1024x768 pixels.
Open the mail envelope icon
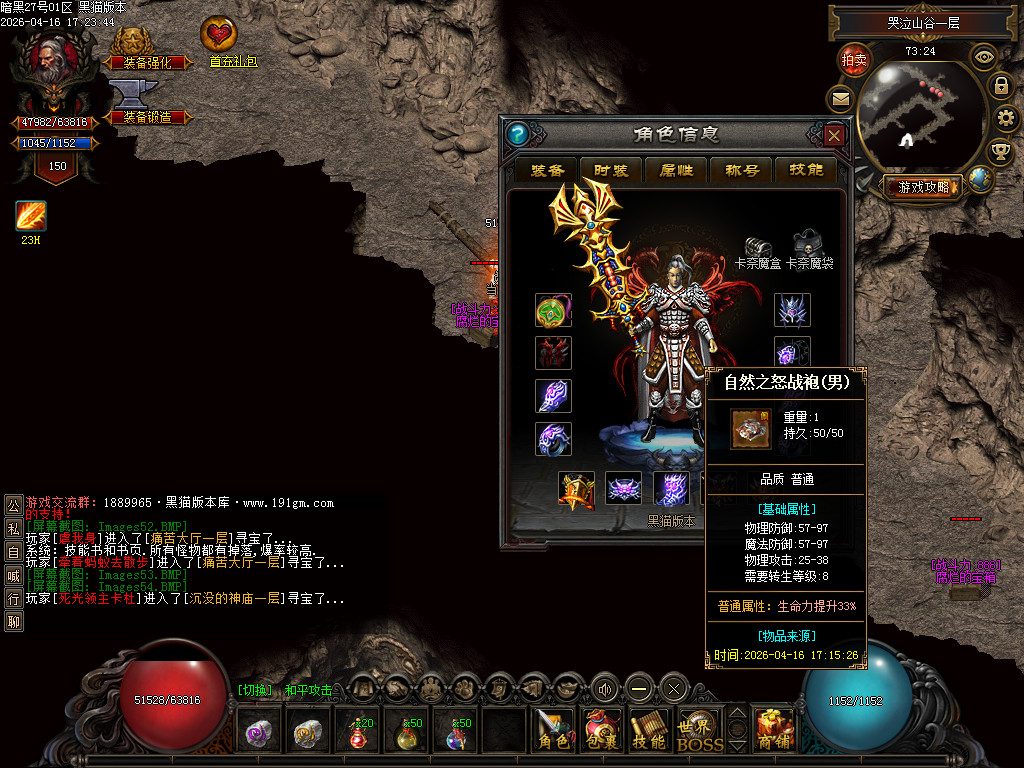point(839,98)
